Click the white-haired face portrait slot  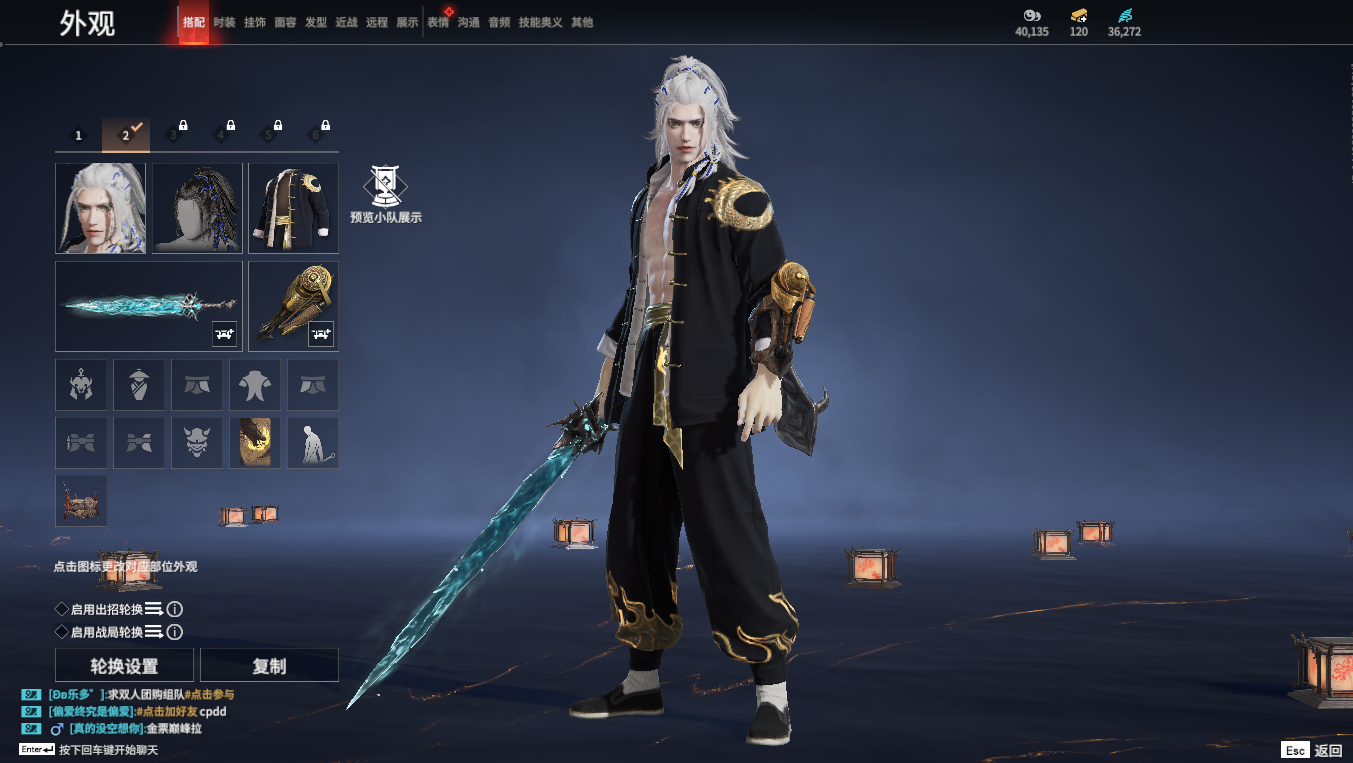[x=100, y=208]
